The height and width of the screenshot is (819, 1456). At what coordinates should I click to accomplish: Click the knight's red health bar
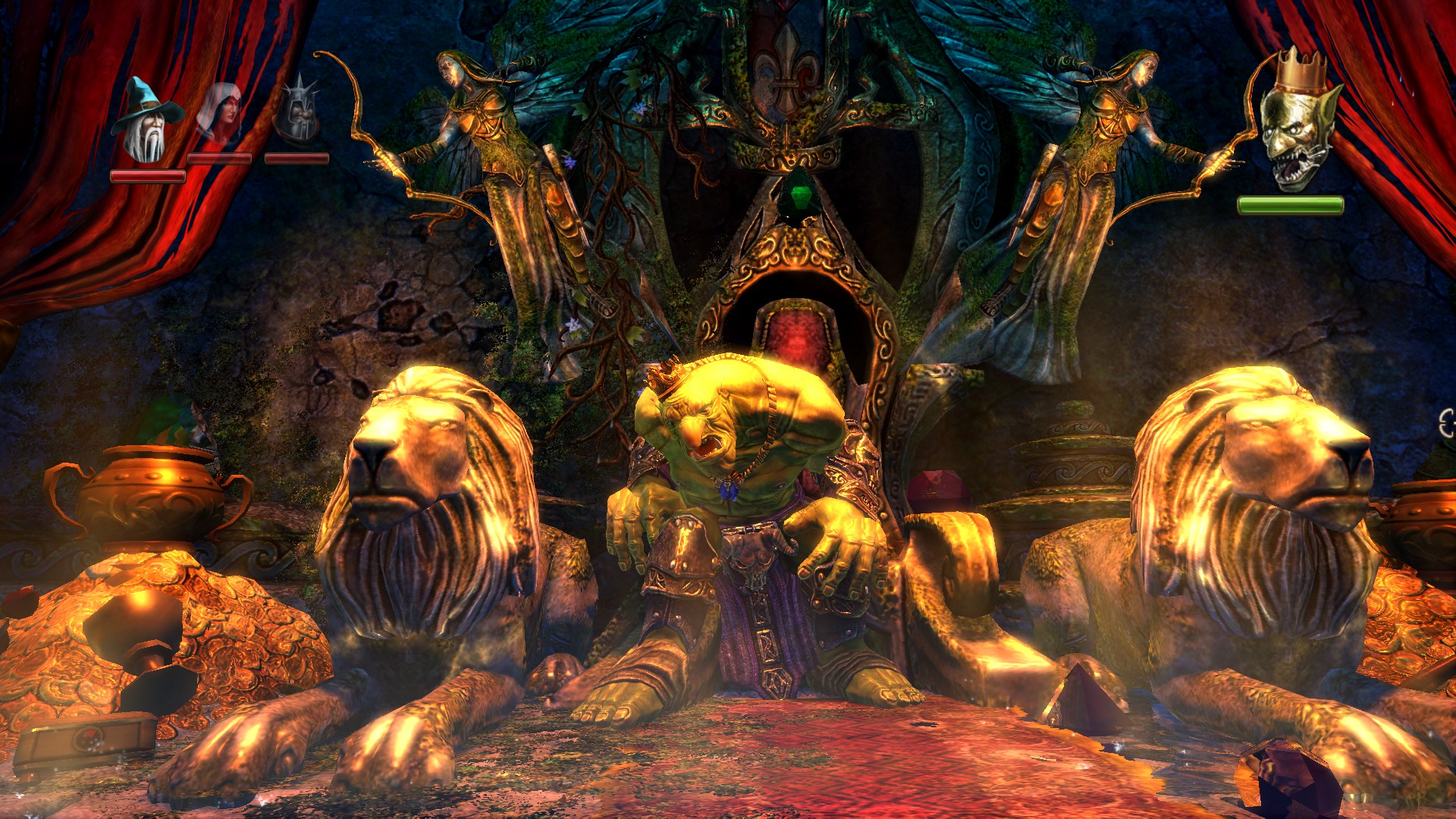point(297,157)
